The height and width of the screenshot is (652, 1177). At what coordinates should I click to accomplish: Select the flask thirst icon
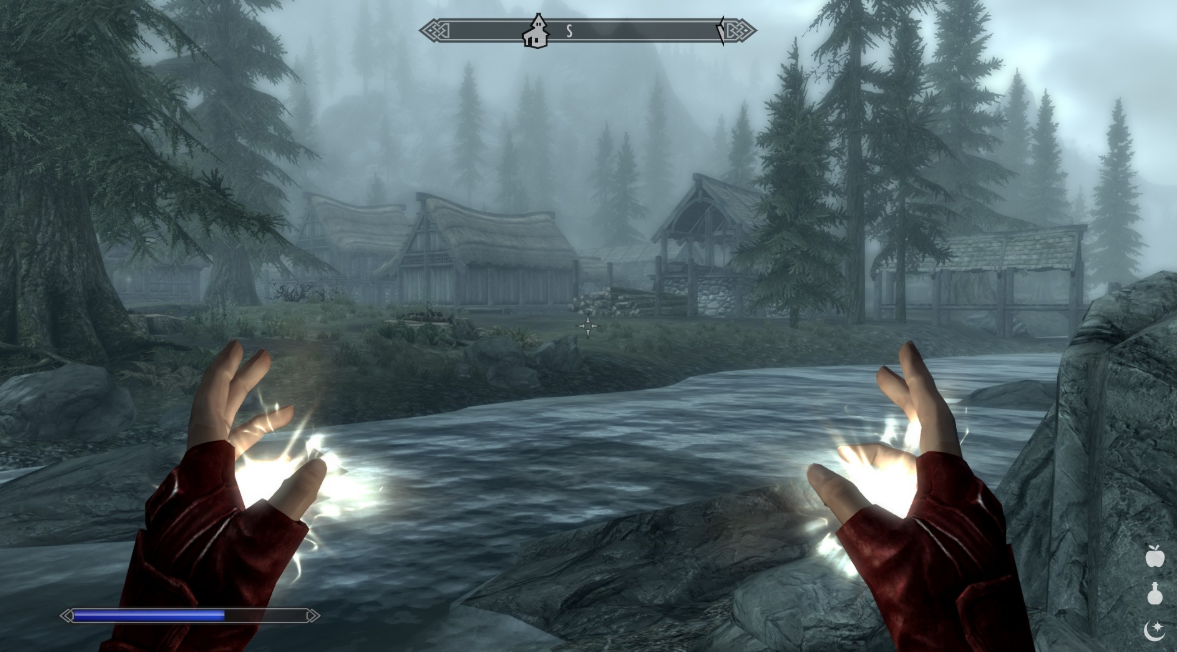[x=1155, y=593]
